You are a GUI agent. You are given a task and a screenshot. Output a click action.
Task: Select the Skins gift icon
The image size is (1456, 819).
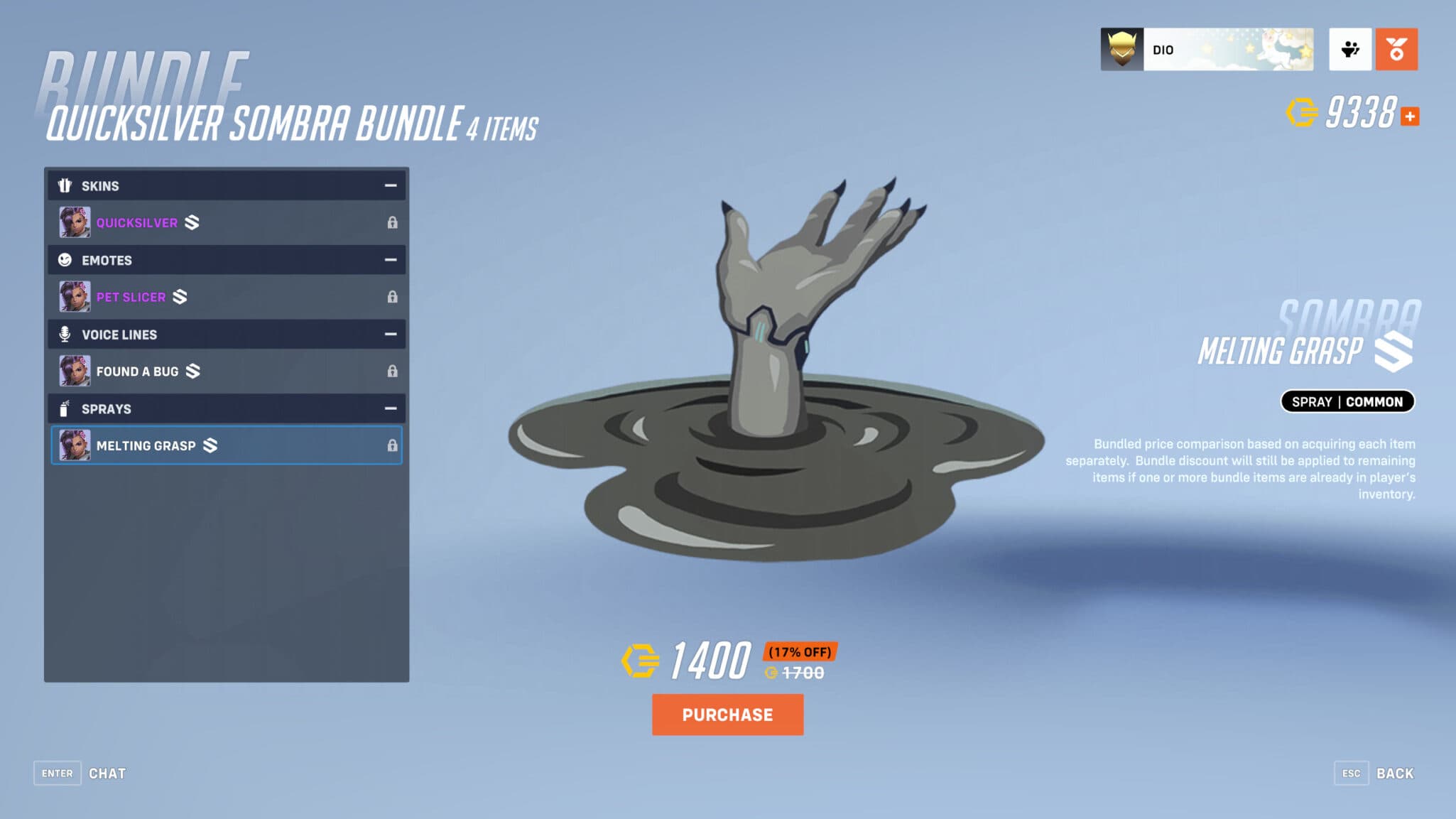point(65,185)
